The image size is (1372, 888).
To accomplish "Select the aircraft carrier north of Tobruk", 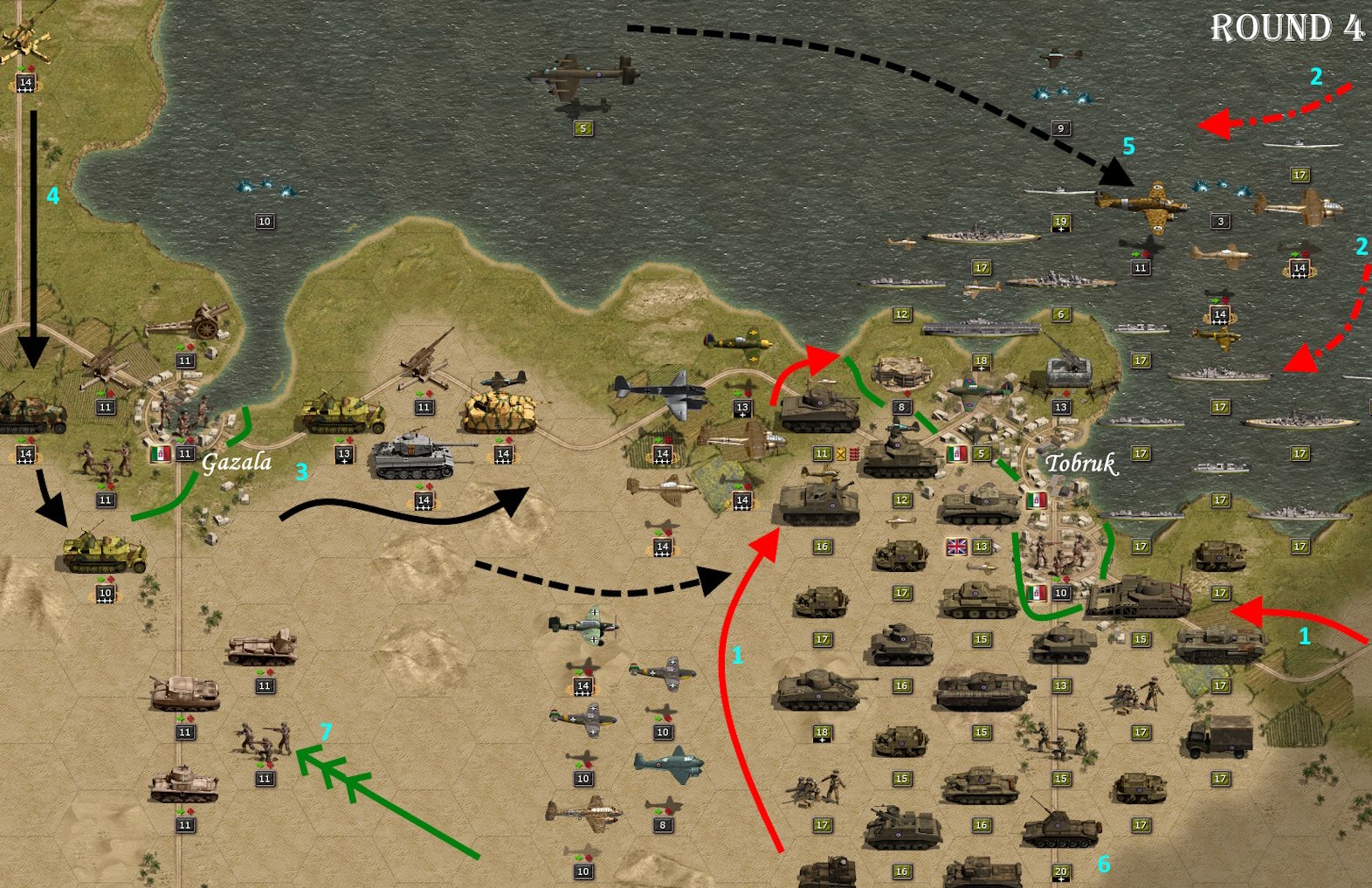I will click(981, 328).
